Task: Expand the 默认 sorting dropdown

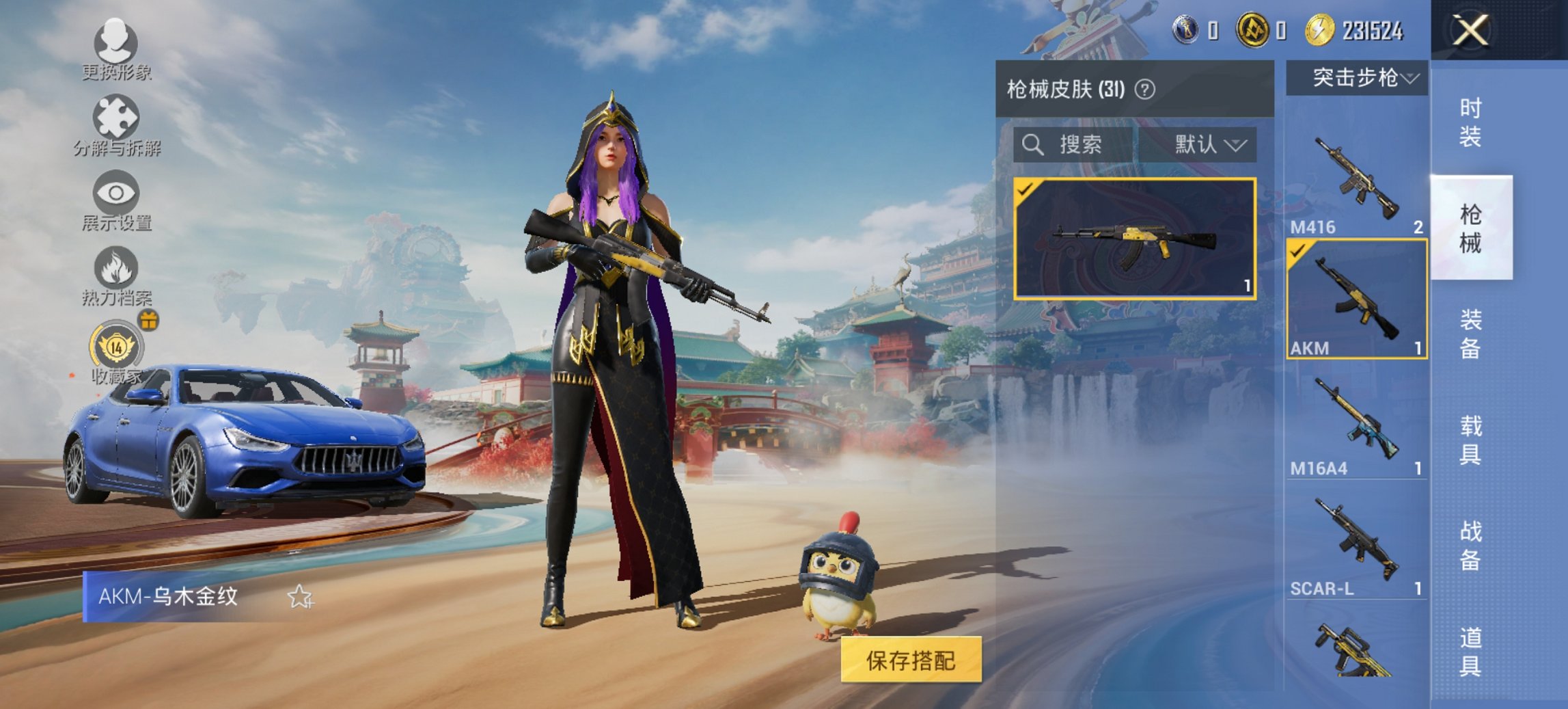Action: [x=1202, y=145]
